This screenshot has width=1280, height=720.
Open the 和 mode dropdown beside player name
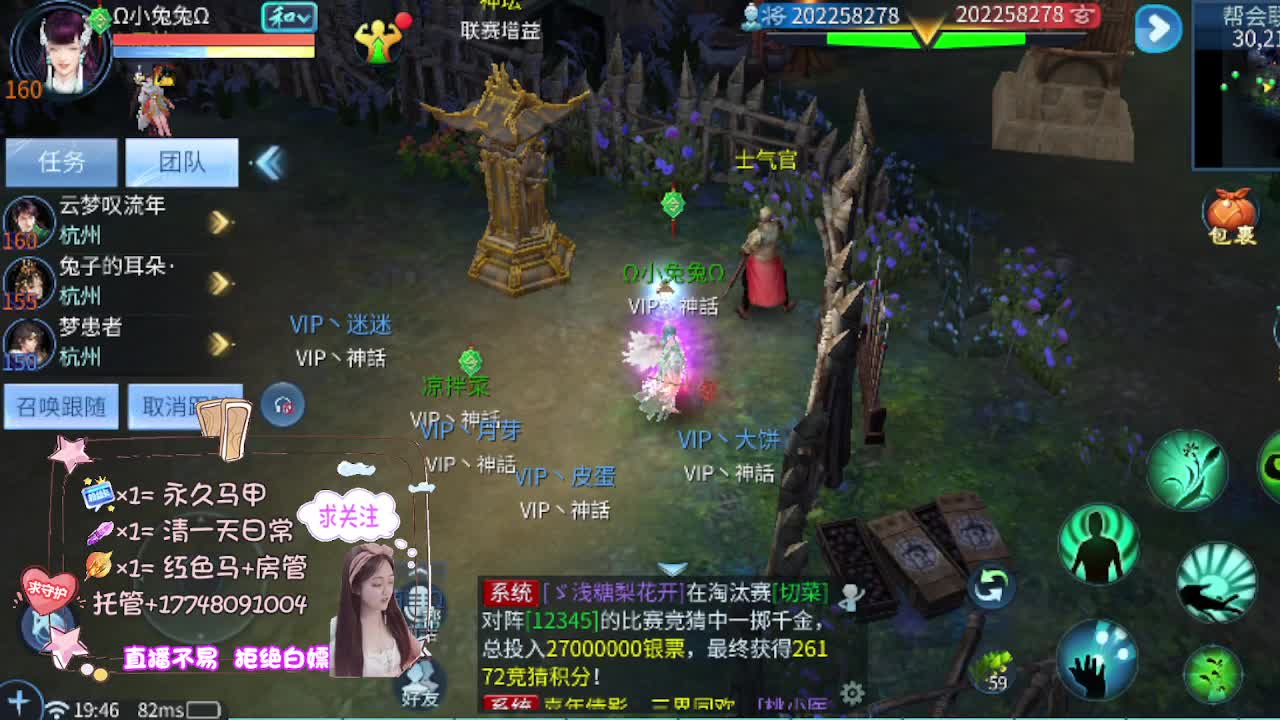coord(291,17)
